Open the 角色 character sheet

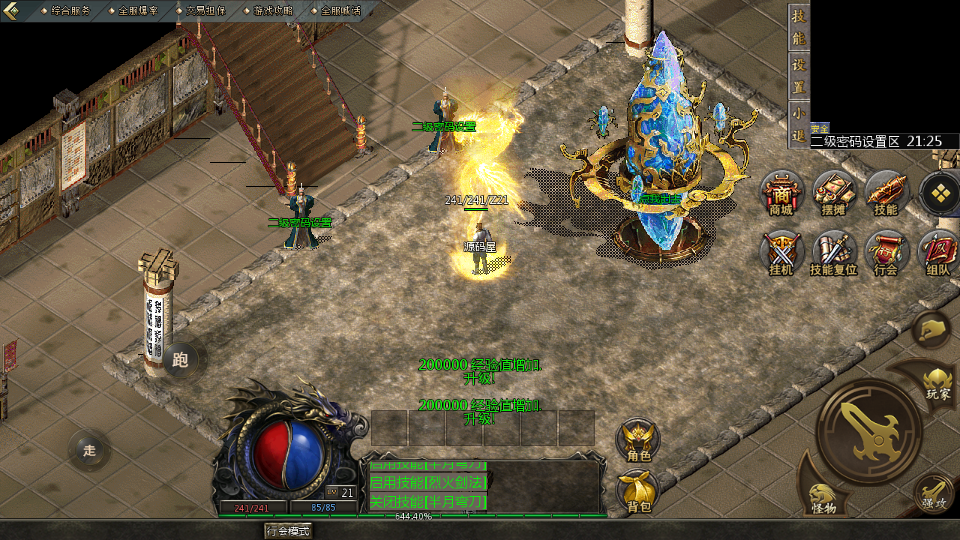[638, 439]
